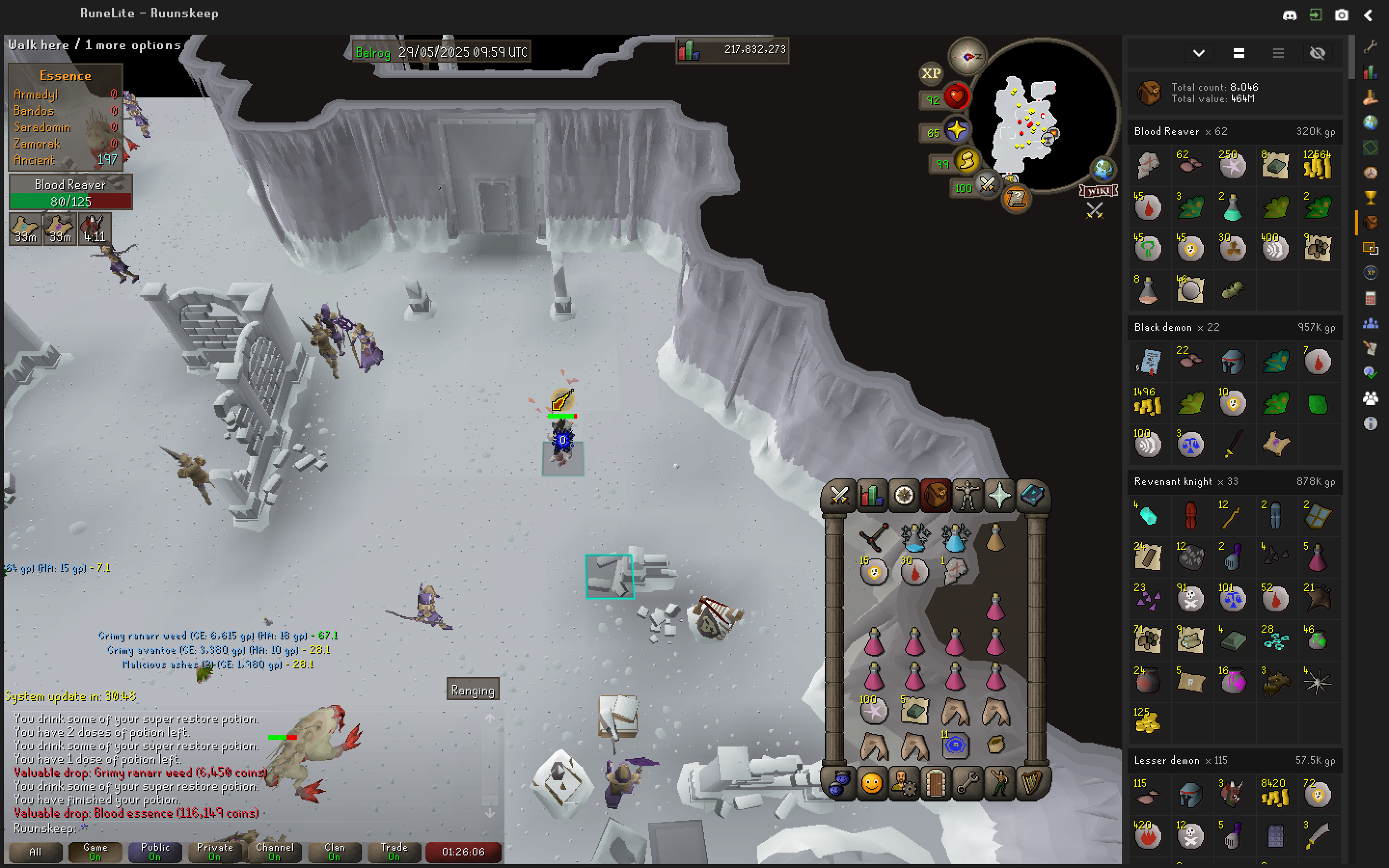Click the Wiki lookup banner
The width and height of the screenshot is (1389, 868).
1098,190
